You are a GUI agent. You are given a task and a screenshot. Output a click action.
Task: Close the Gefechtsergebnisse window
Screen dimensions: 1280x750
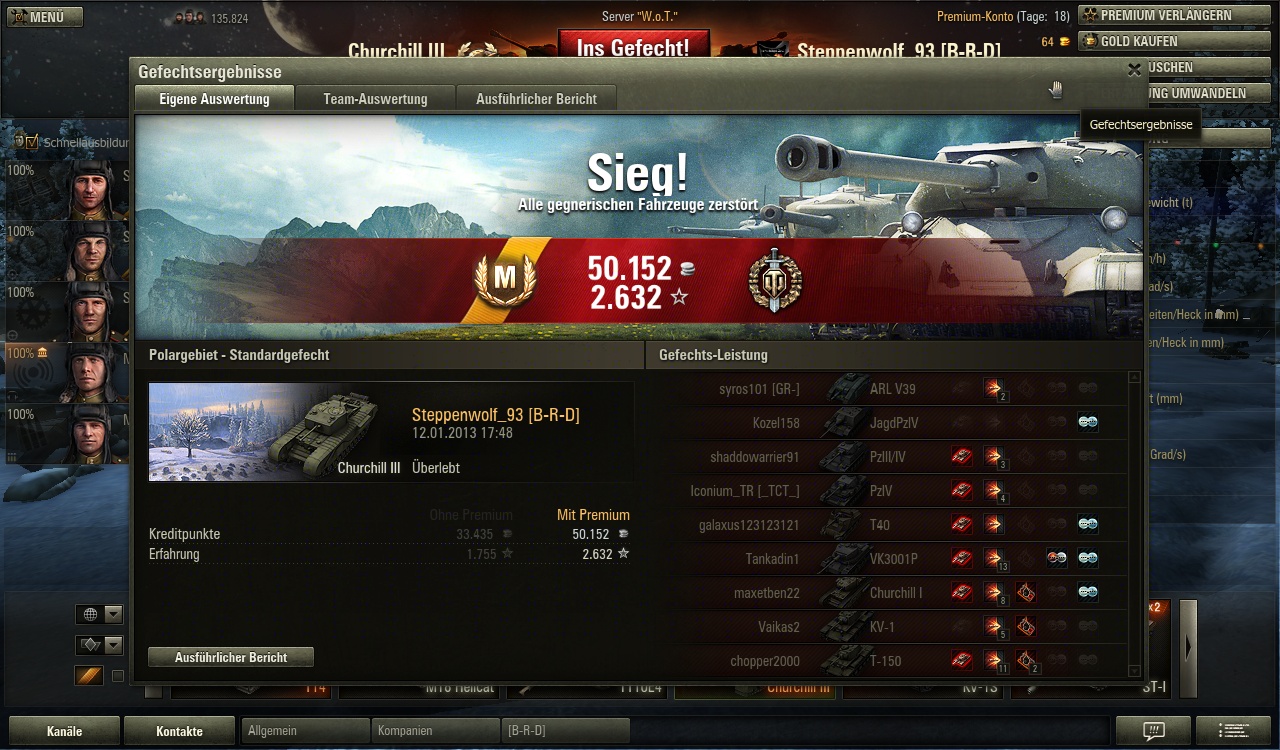pyautogui.click(x=1134, y=70)
